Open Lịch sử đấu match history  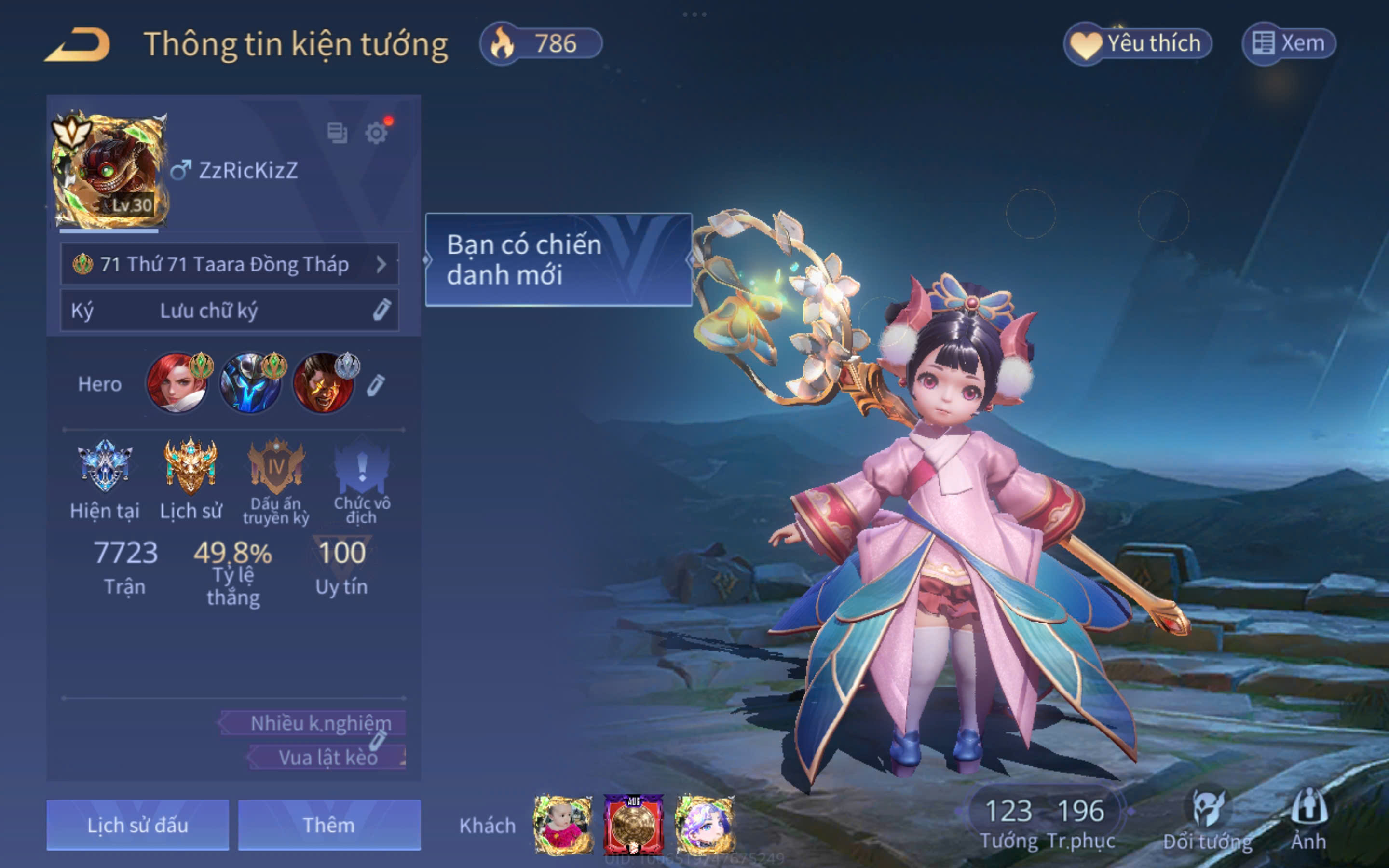click(138, 825)
